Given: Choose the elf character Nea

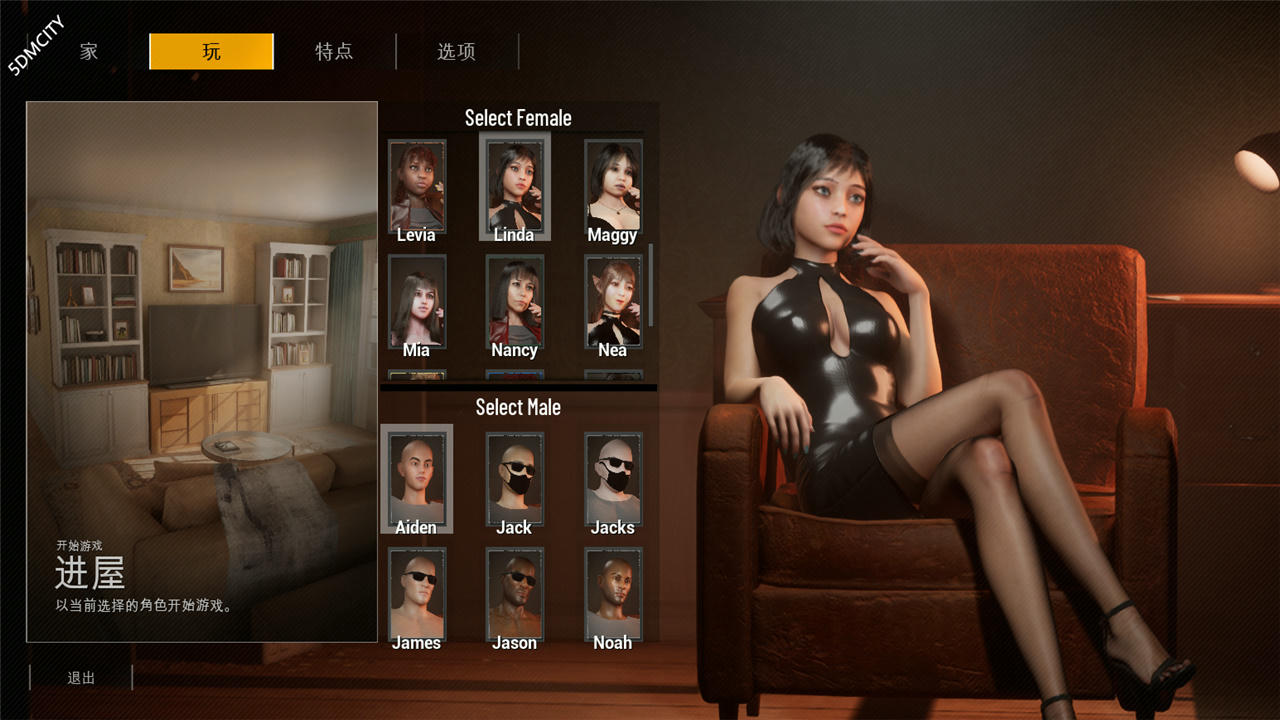Looking at the screenshot, I should tap(613, 300).
